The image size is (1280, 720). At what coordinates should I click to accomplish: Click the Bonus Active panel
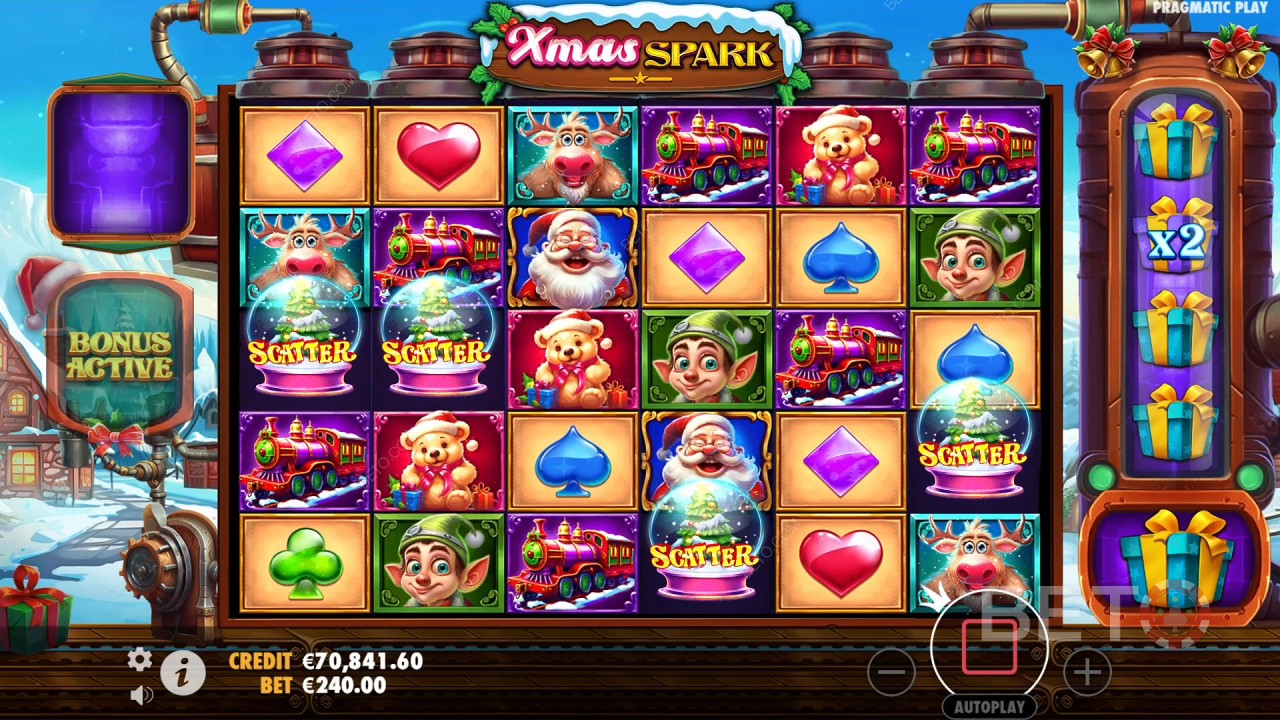pos(120,355)
